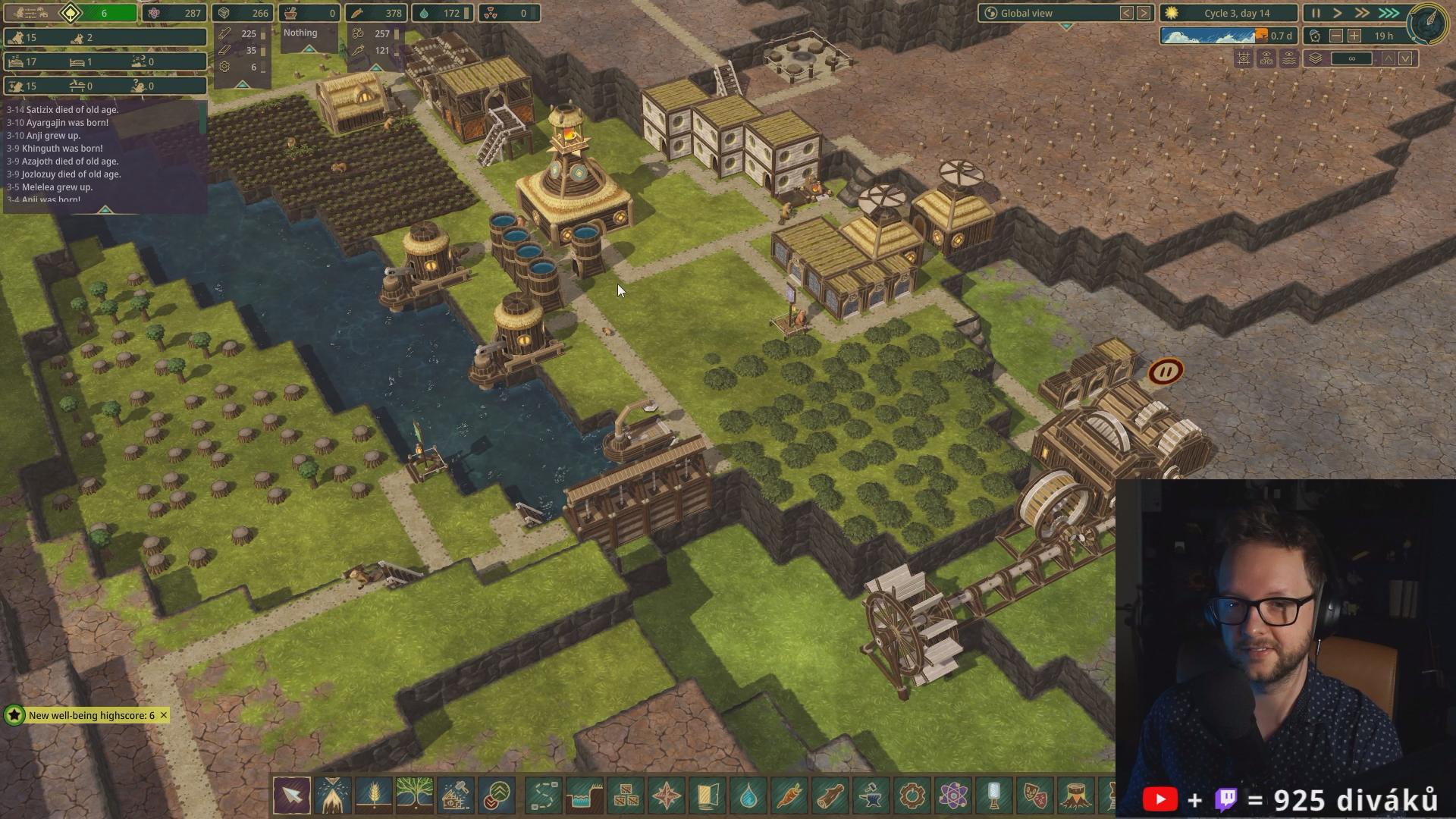Set game to normal single-arrow speed

1338,13
